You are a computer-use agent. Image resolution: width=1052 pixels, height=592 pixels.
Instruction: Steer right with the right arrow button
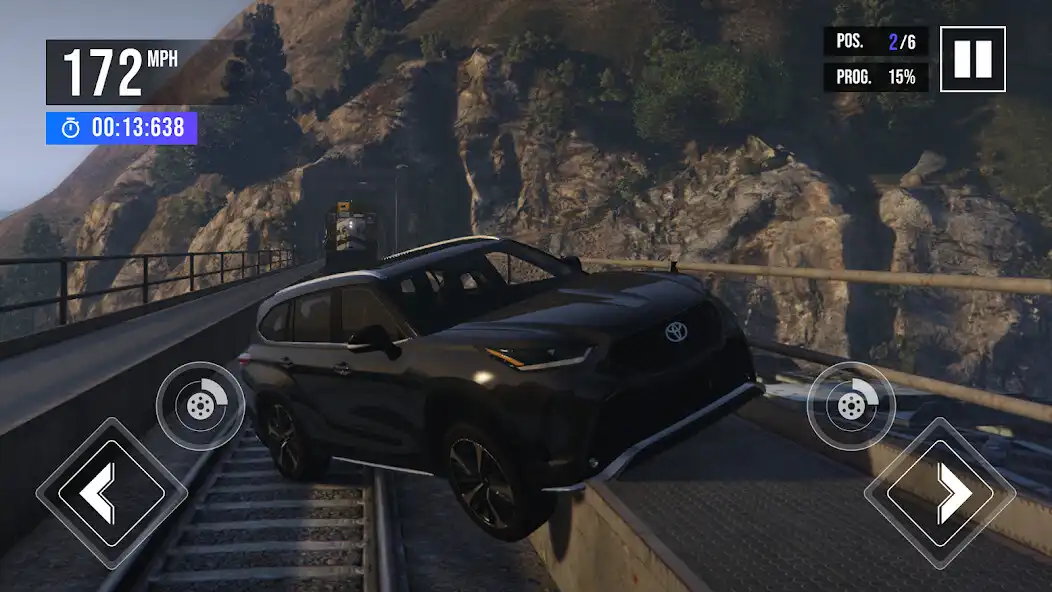click(939, 493)
